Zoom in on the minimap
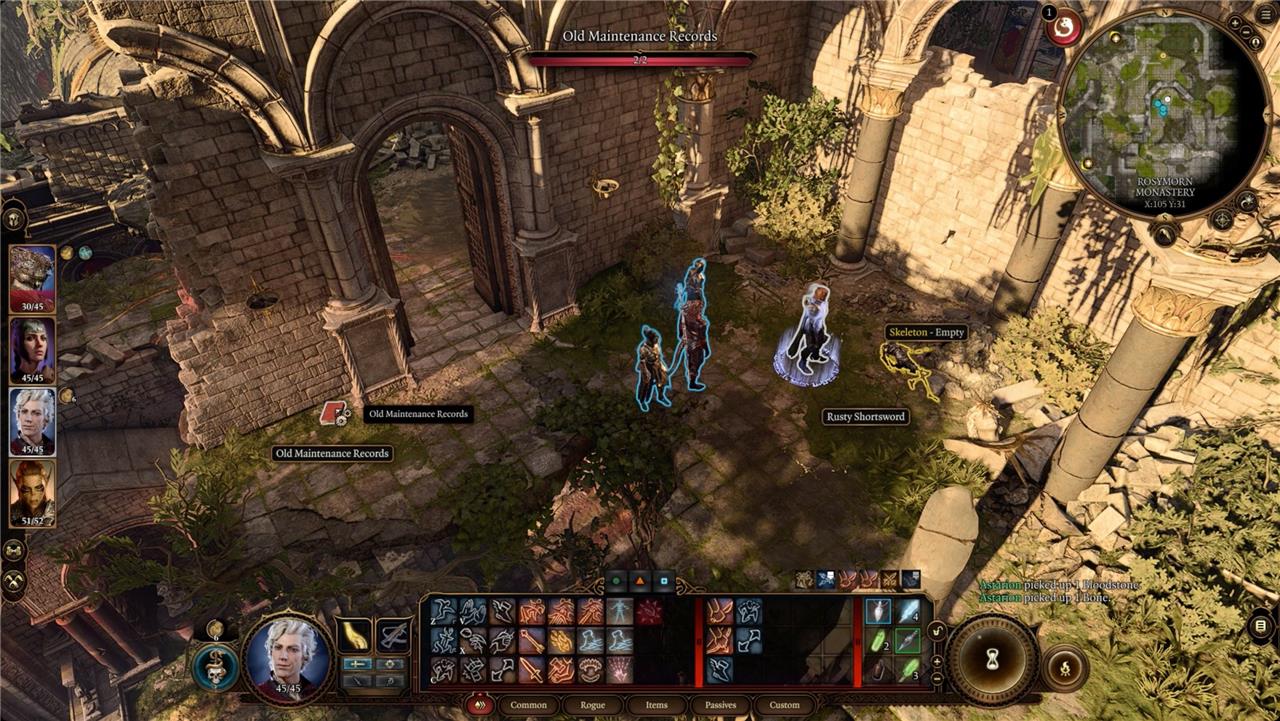Screen dimensions: 1280x721 click(x=1235, y=23)
